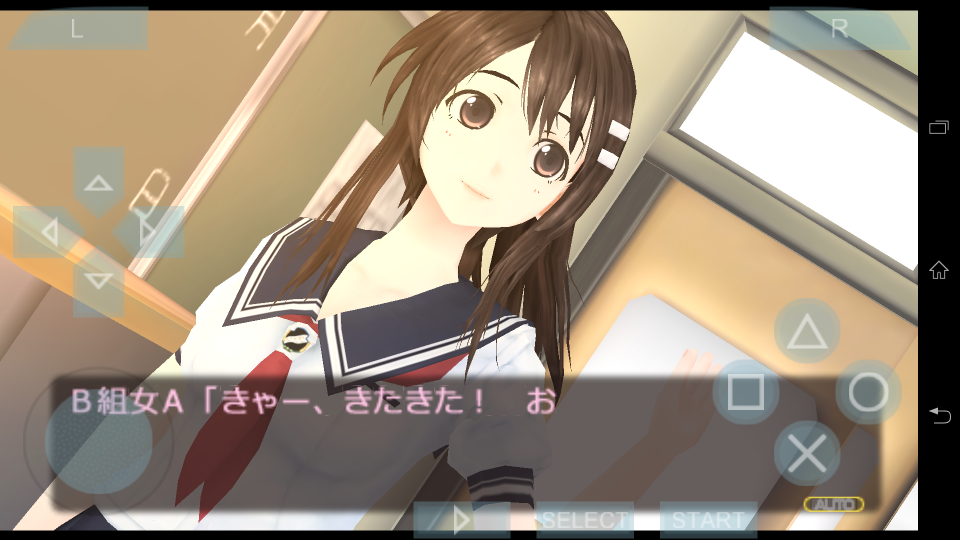
Task: Tap the cross face button
Action: click(806, 454)
